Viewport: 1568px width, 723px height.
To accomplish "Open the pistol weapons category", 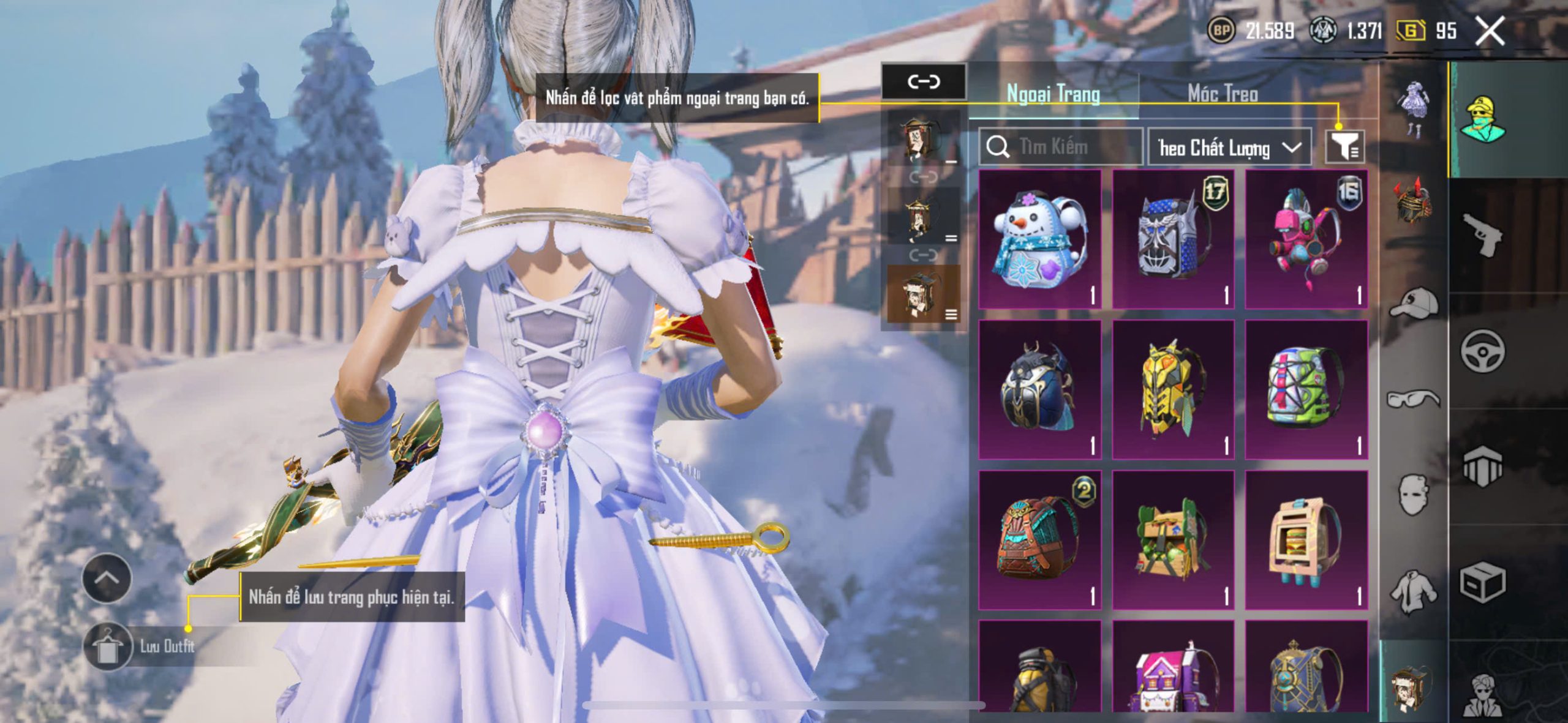I will point(1482,235).
